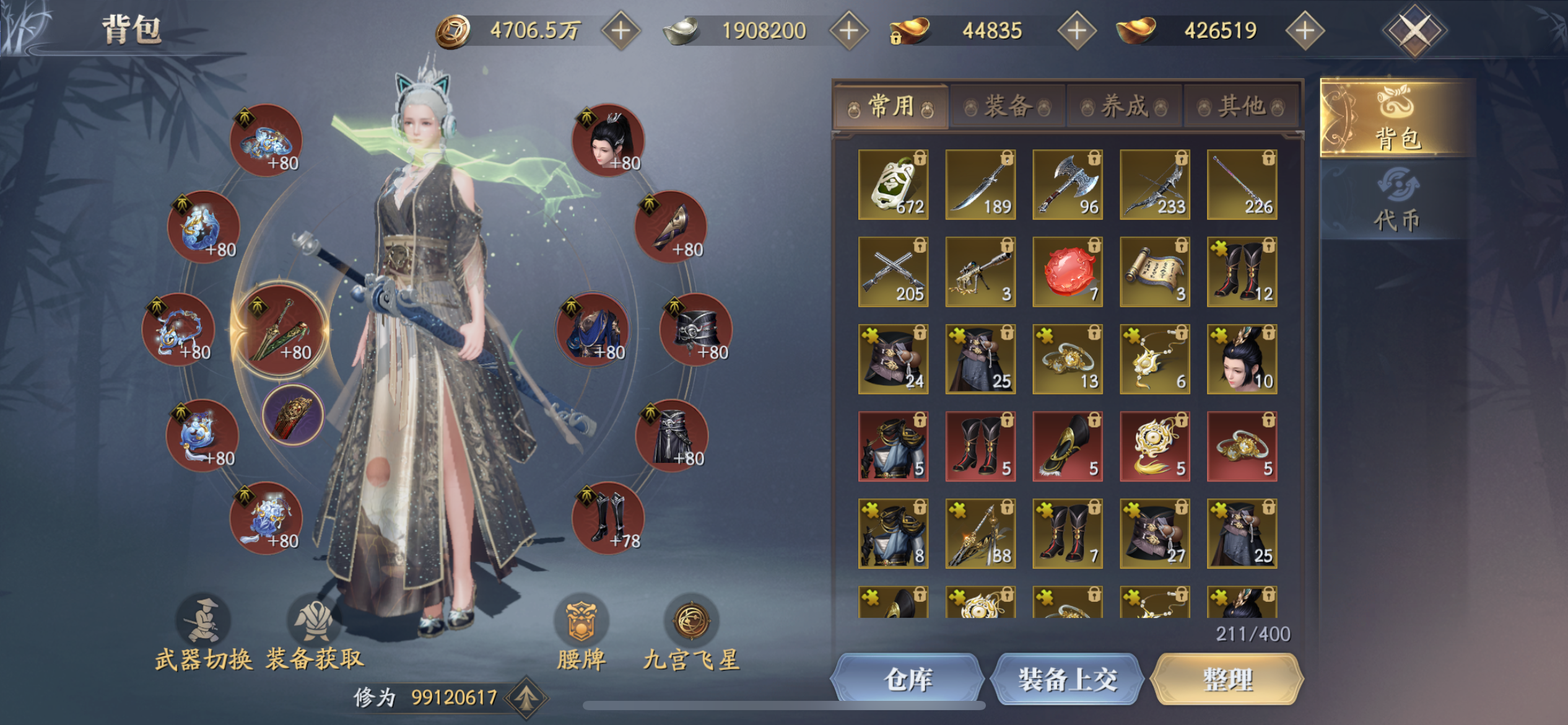Select the jade token item with 672
This screenshot has width=1568, height=725.
point(893,185)
